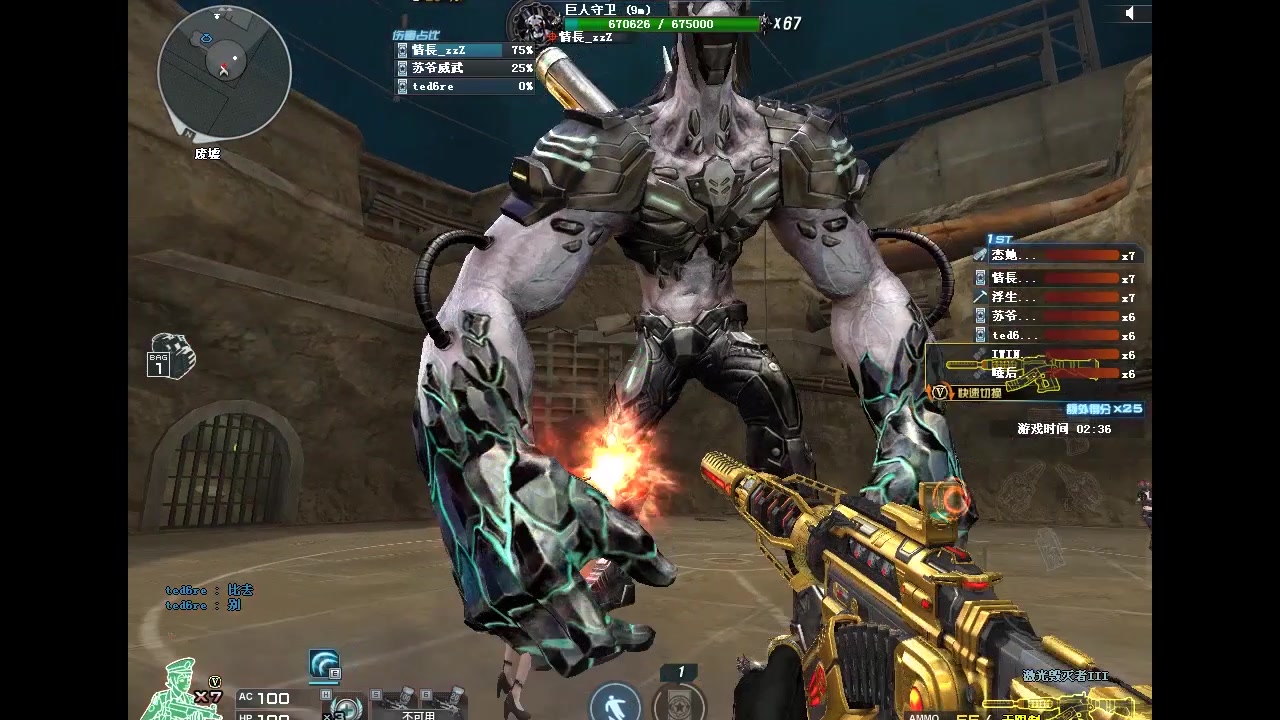Toggle the speaker sound icon
The image size is (1280, 720).
click(1130, 13)
